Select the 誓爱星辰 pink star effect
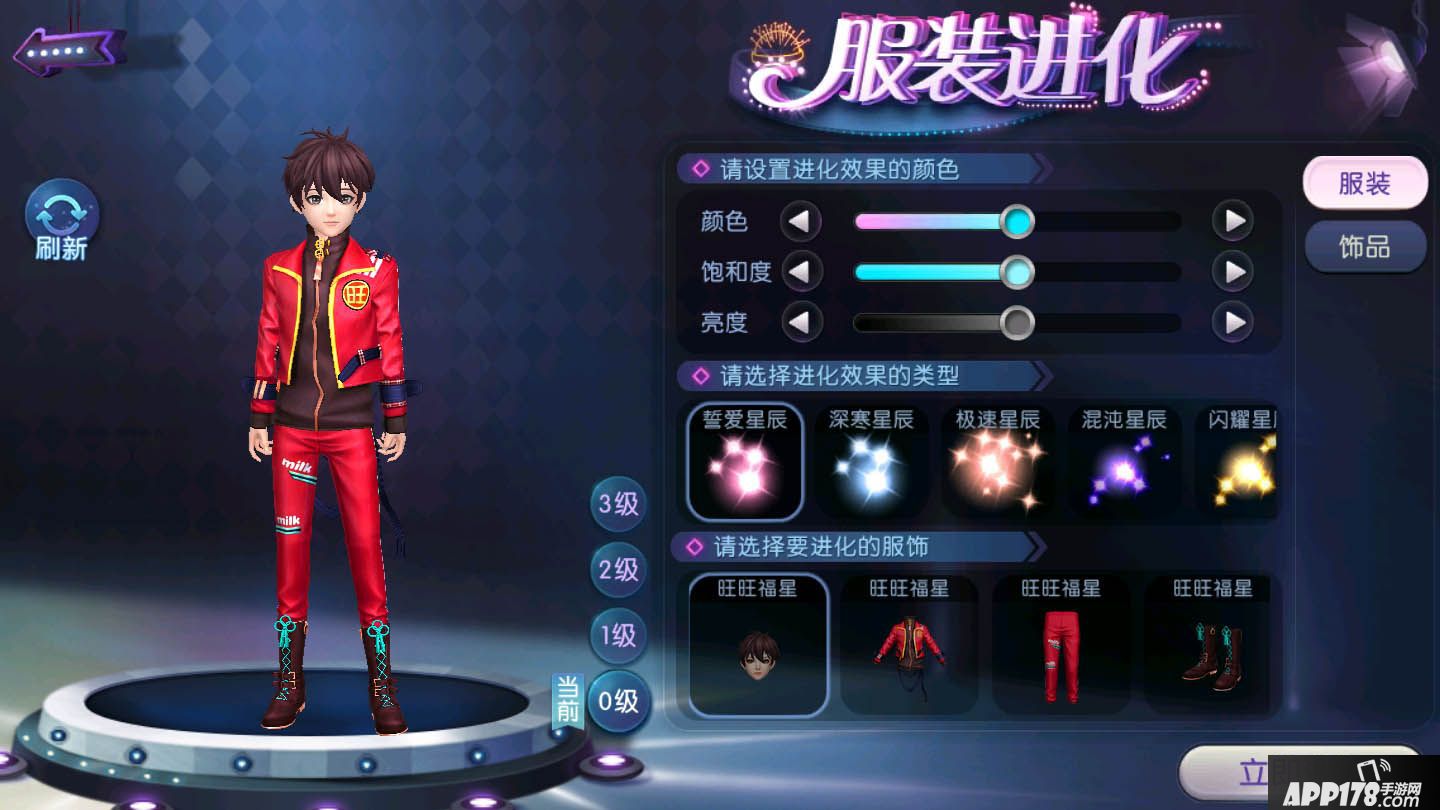This screenshot has height=810, width=1440. tap(744, 460)
